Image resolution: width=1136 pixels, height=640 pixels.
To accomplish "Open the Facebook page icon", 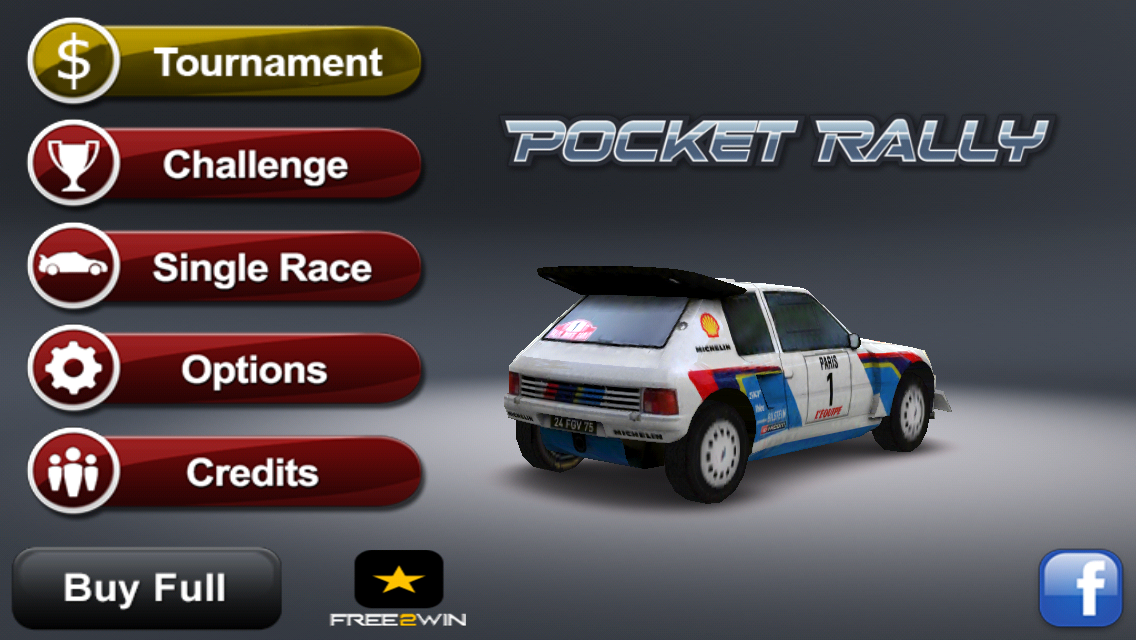I will (x=1081, y=587).
